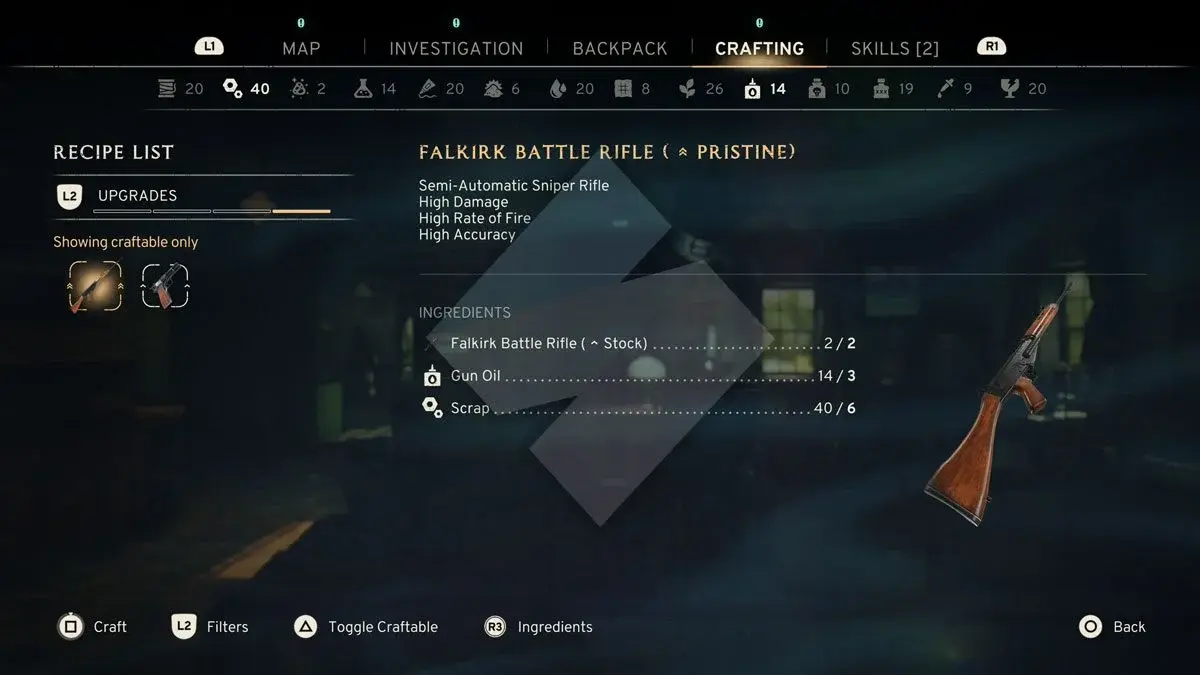Image resolution: width=1200 pixels, height=675 pixels.
Task: Select the Scrap ingredient row
Action: click(x=640, y=408)
